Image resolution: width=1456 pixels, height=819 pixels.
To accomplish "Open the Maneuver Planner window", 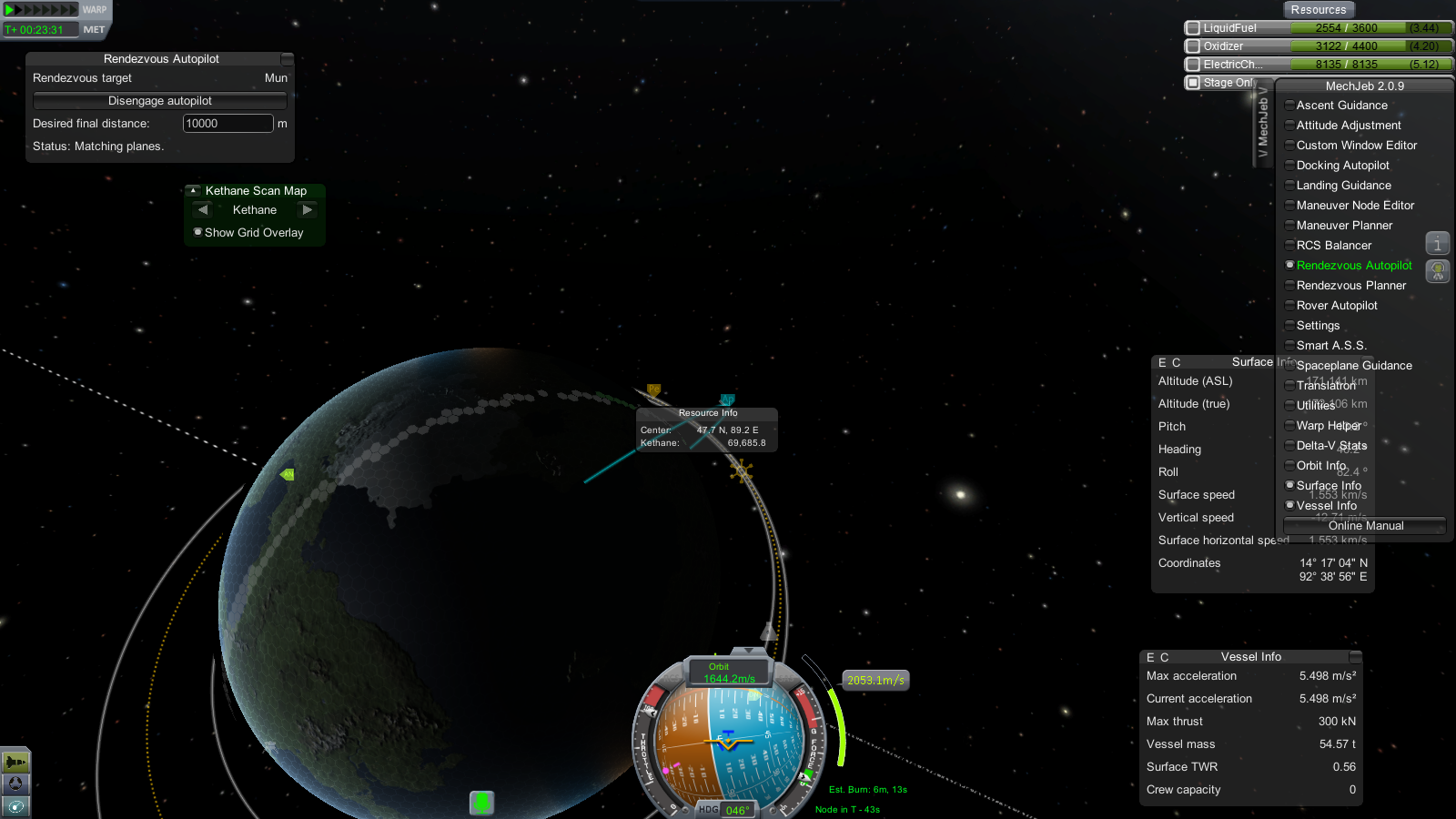I will (1344, 226).
